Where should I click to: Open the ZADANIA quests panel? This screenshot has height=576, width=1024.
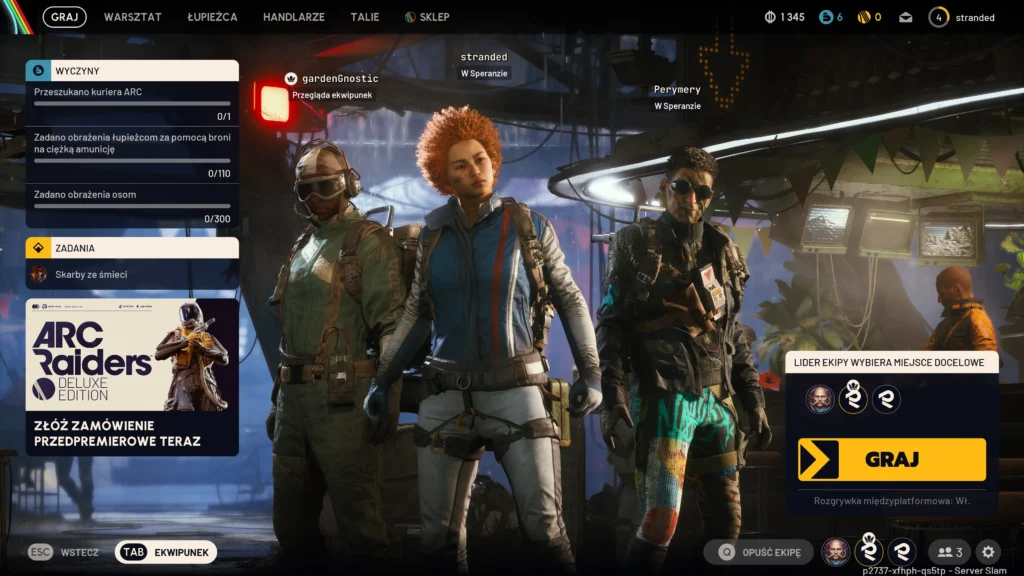[132, 248]
